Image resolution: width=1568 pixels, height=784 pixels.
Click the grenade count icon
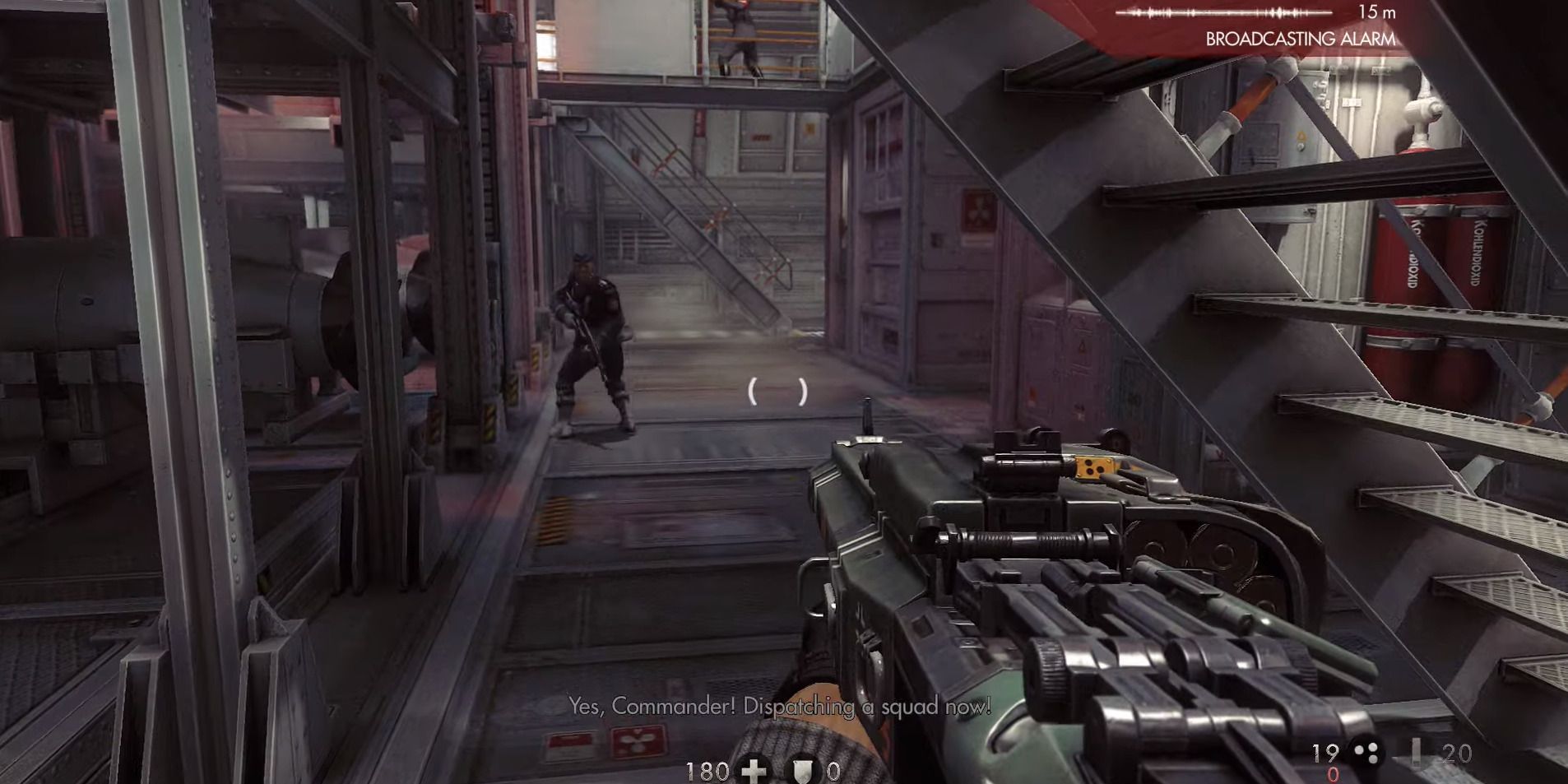1366,753
